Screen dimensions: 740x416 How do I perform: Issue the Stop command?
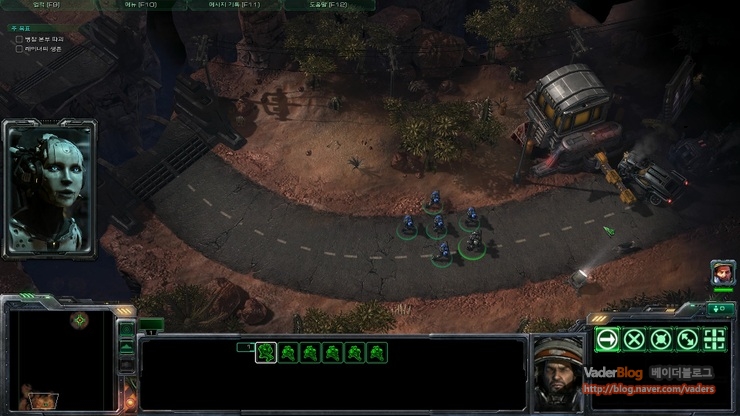633,339
